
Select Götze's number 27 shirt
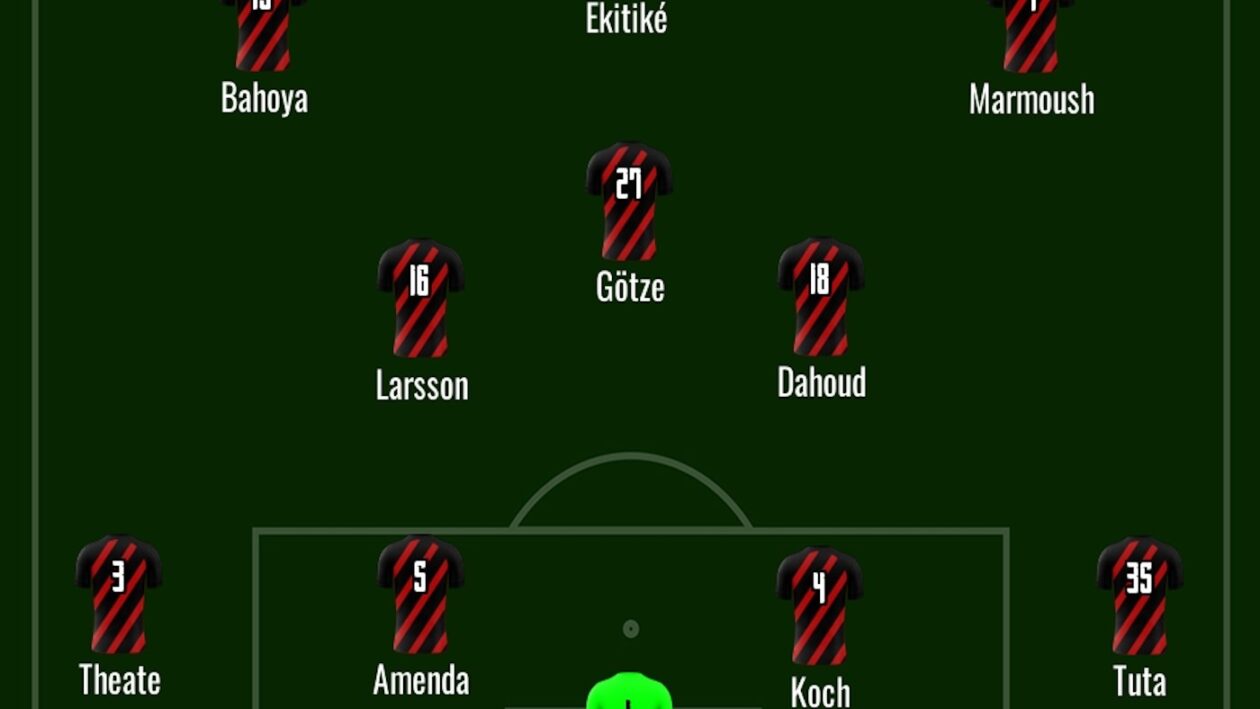628,201
